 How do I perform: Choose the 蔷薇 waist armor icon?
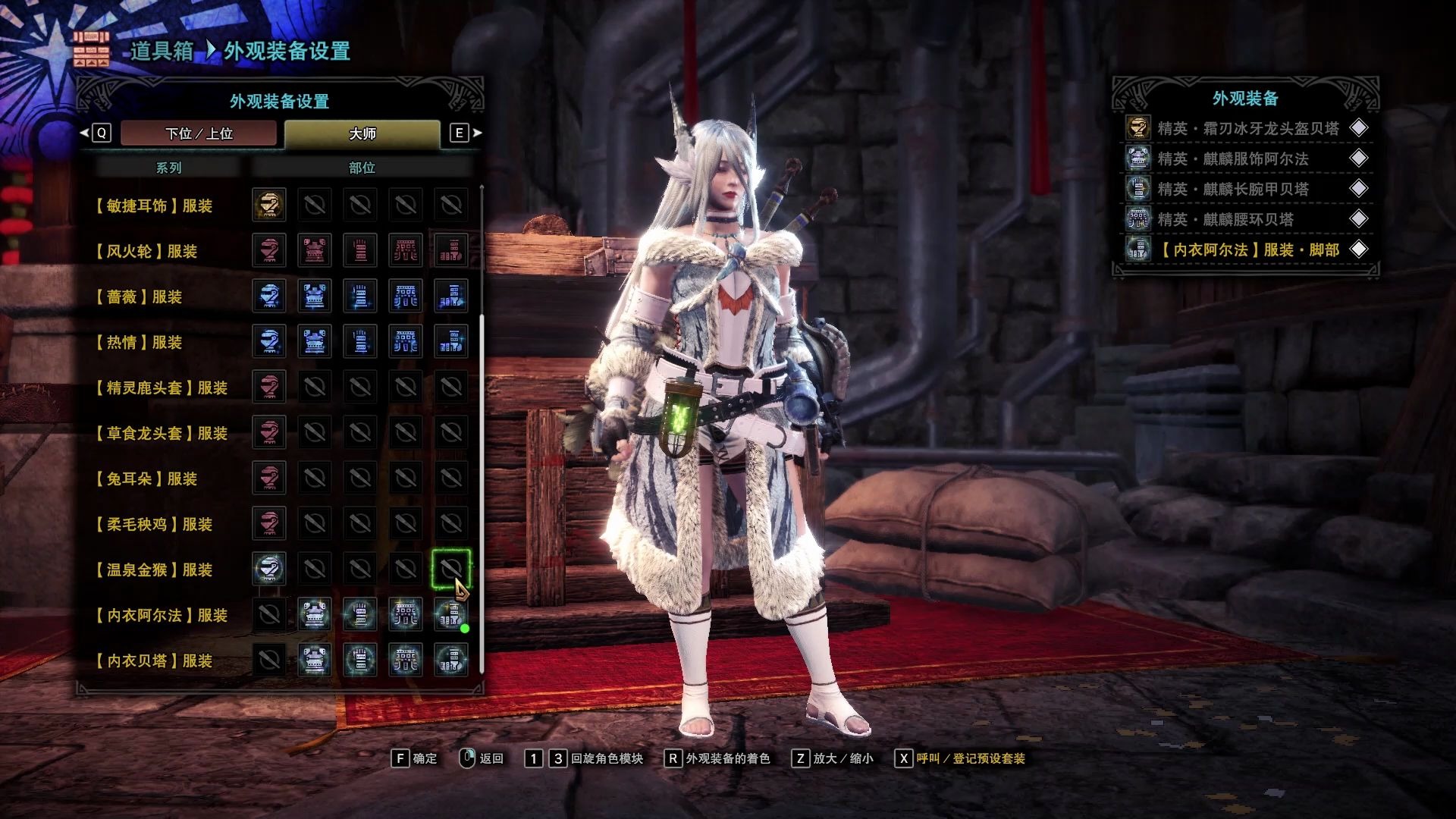406,296
